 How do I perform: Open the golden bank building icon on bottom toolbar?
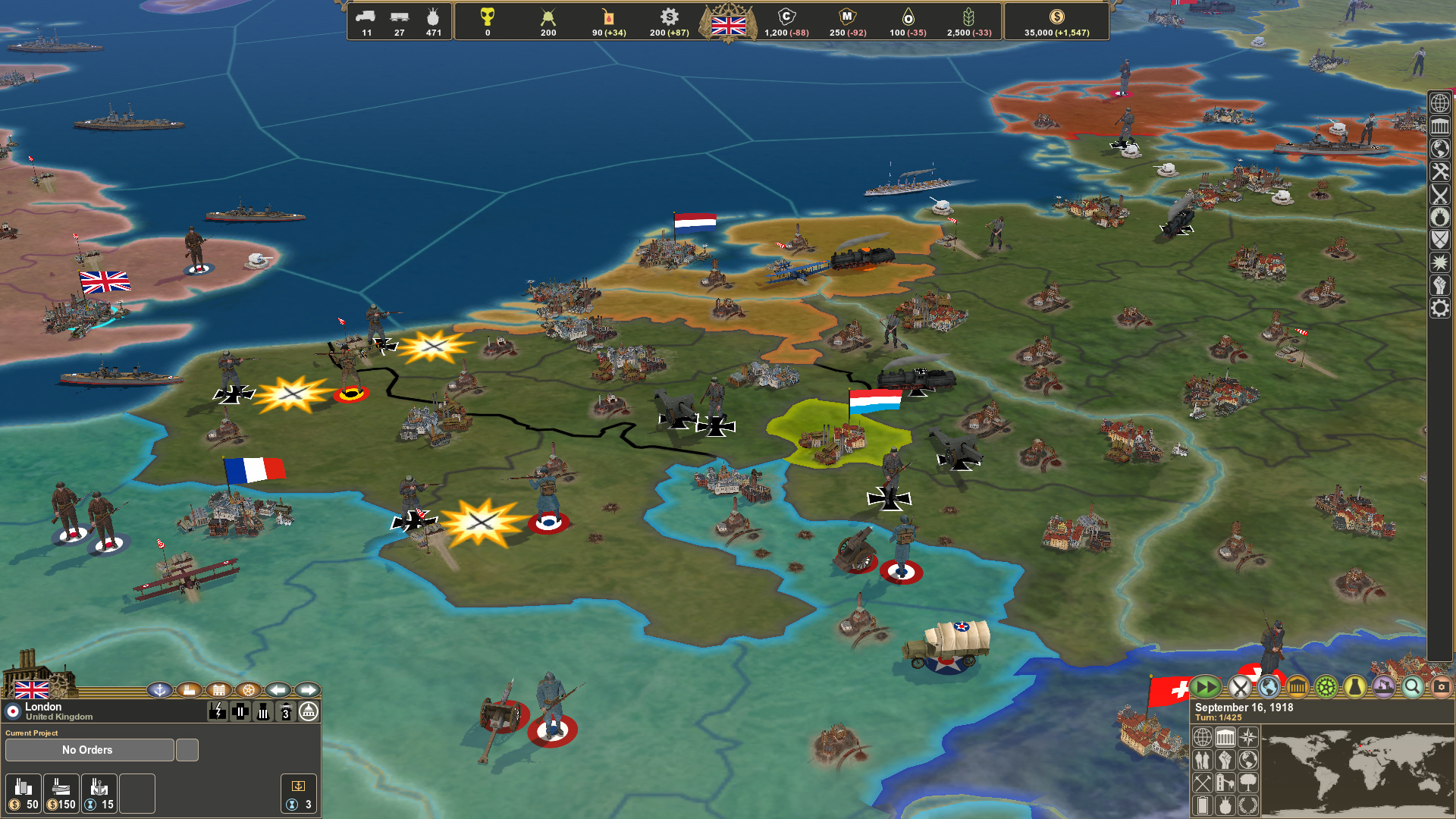(1298, 688)
